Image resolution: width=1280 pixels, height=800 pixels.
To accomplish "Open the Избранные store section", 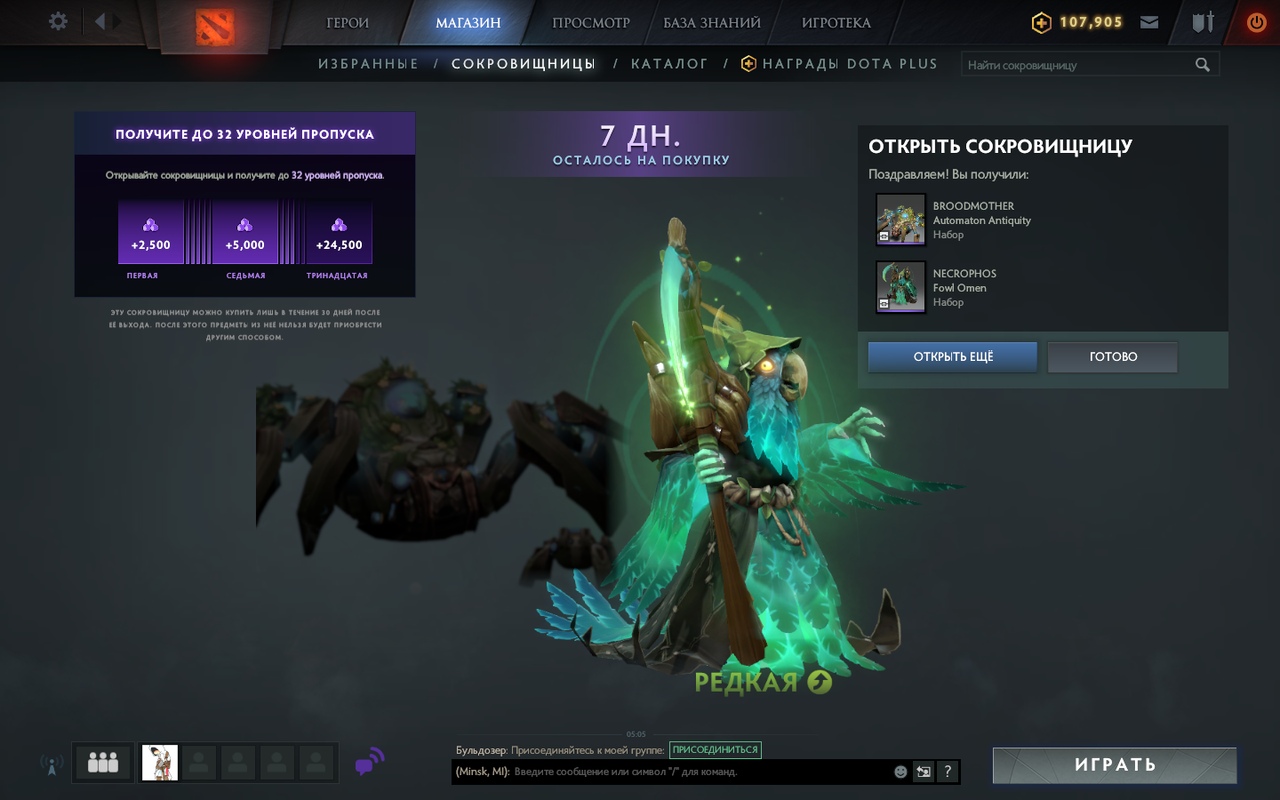I will pyautogui.click(x=368, y=64).
